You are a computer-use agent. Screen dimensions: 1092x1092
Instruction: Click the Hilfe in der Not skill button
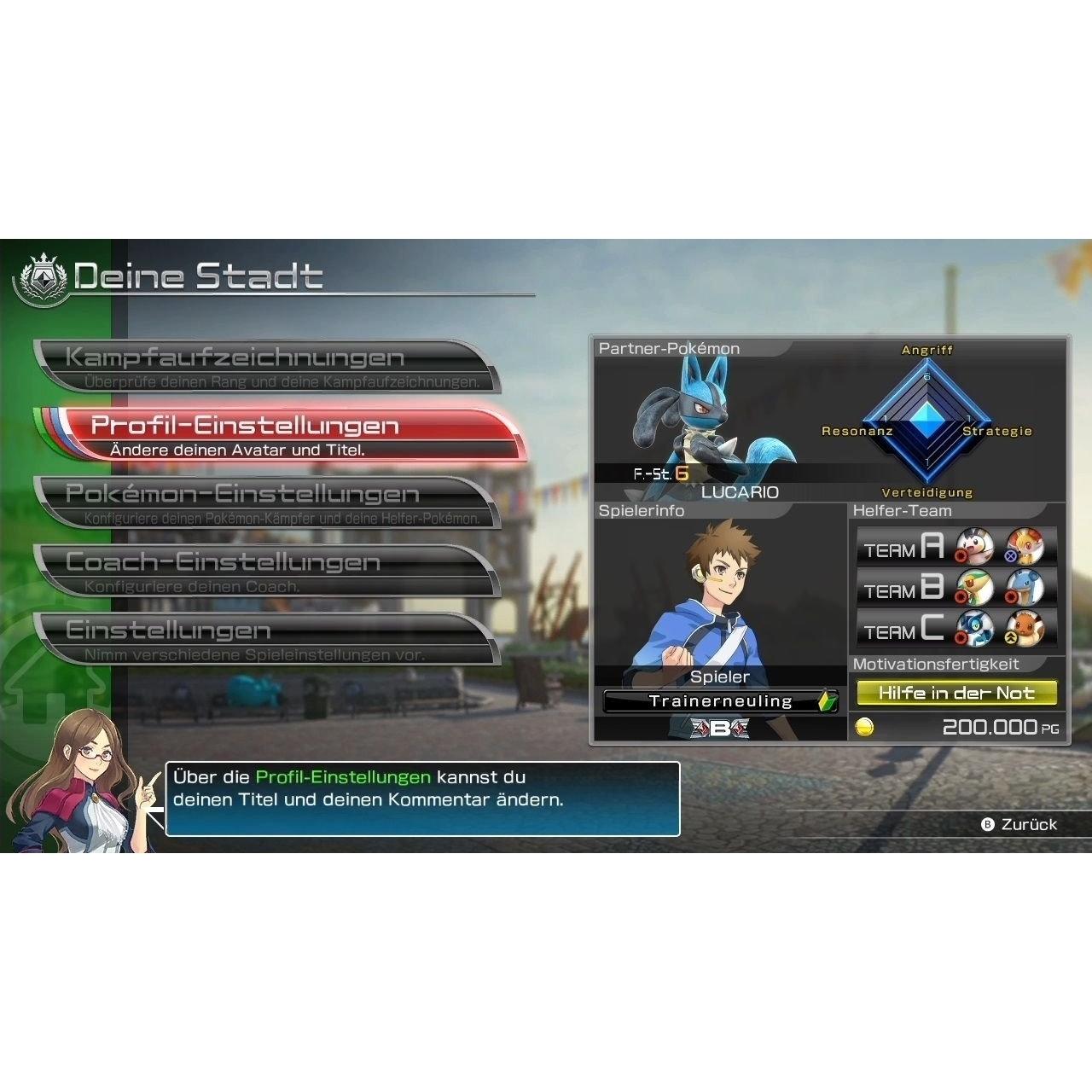click(x=955, y=692)
